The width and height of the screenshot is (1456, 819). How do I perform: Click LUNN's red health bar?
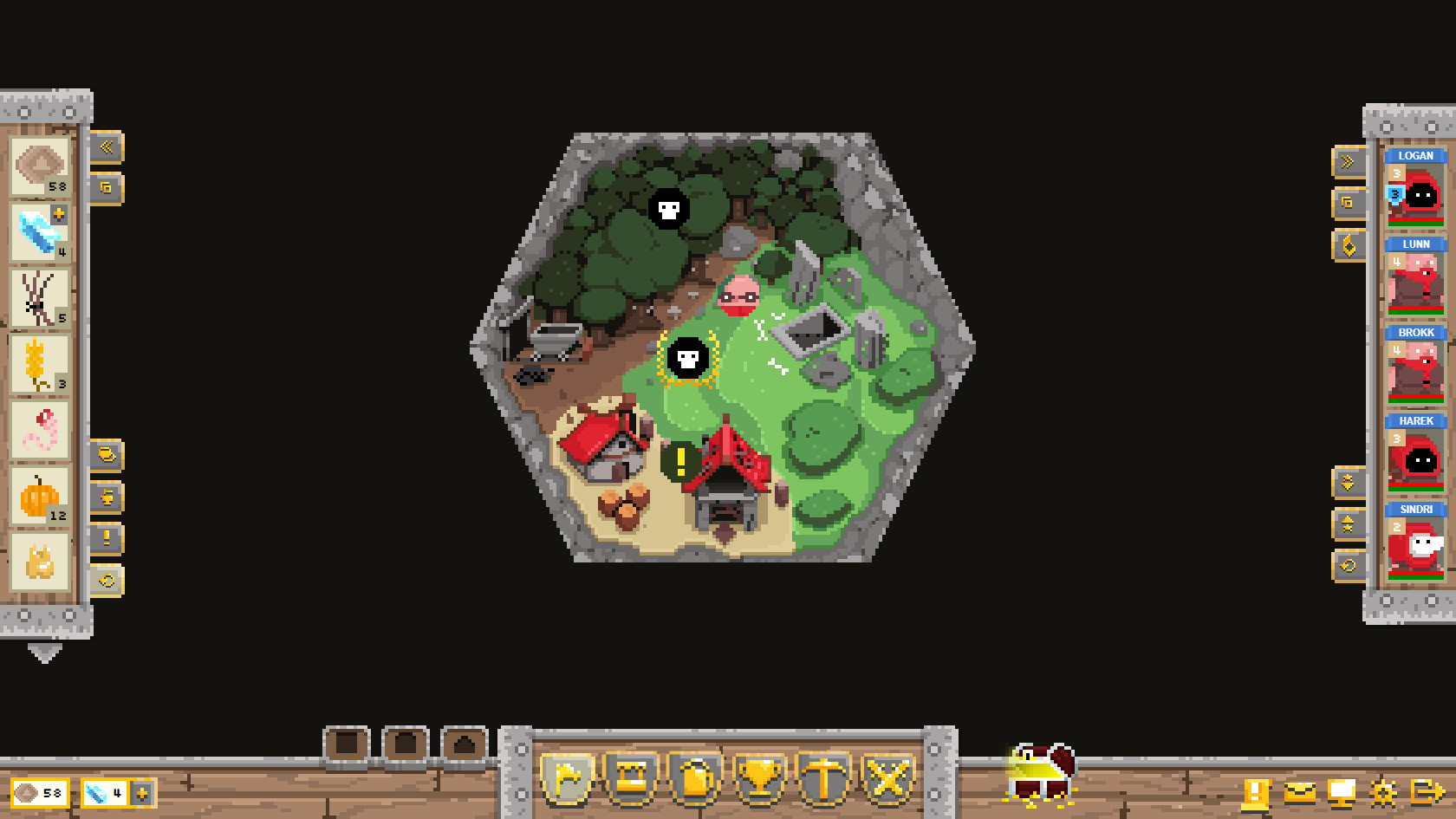(x=1416, y=307)
